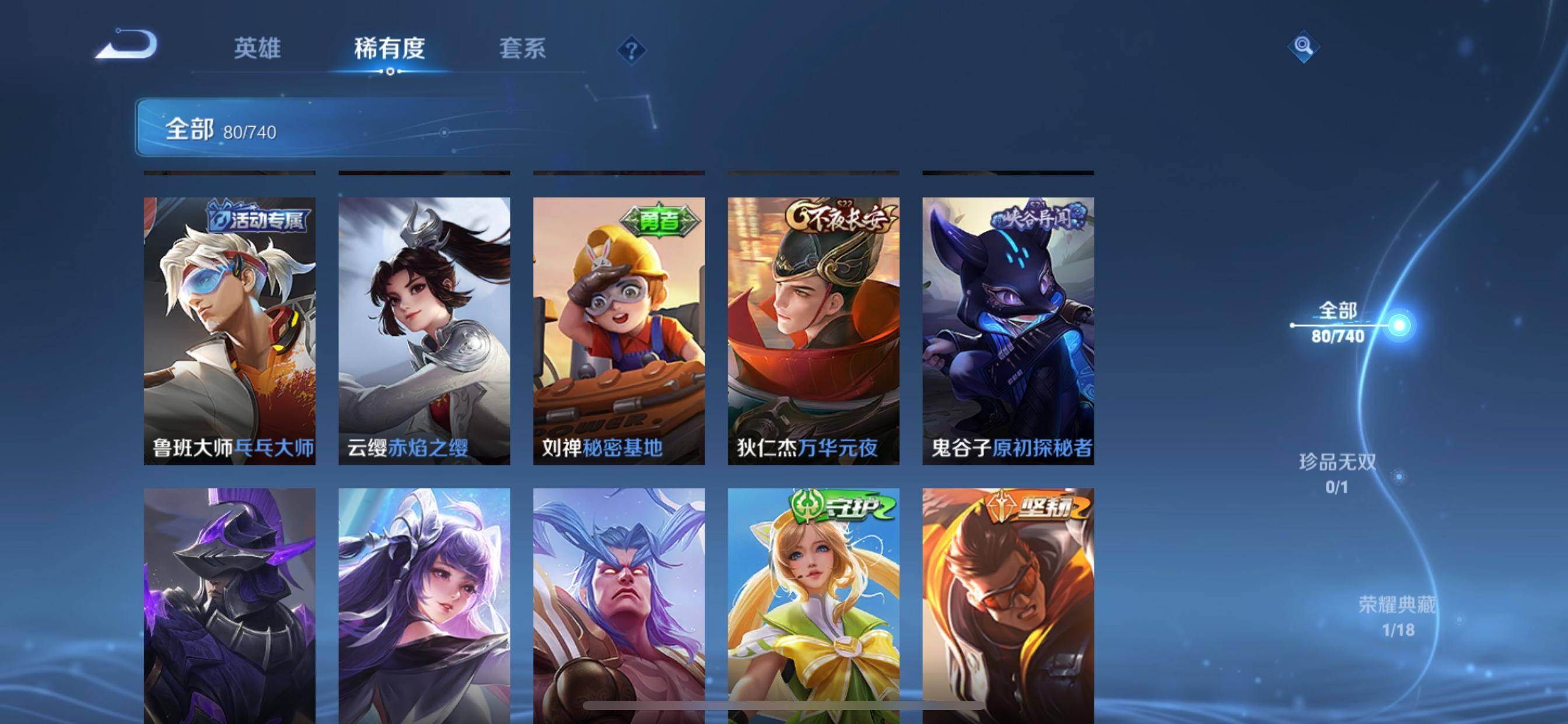View the blue-haired muscular warrior skin
Viewport: 1568px width, 724px height.
click(619, 605)
